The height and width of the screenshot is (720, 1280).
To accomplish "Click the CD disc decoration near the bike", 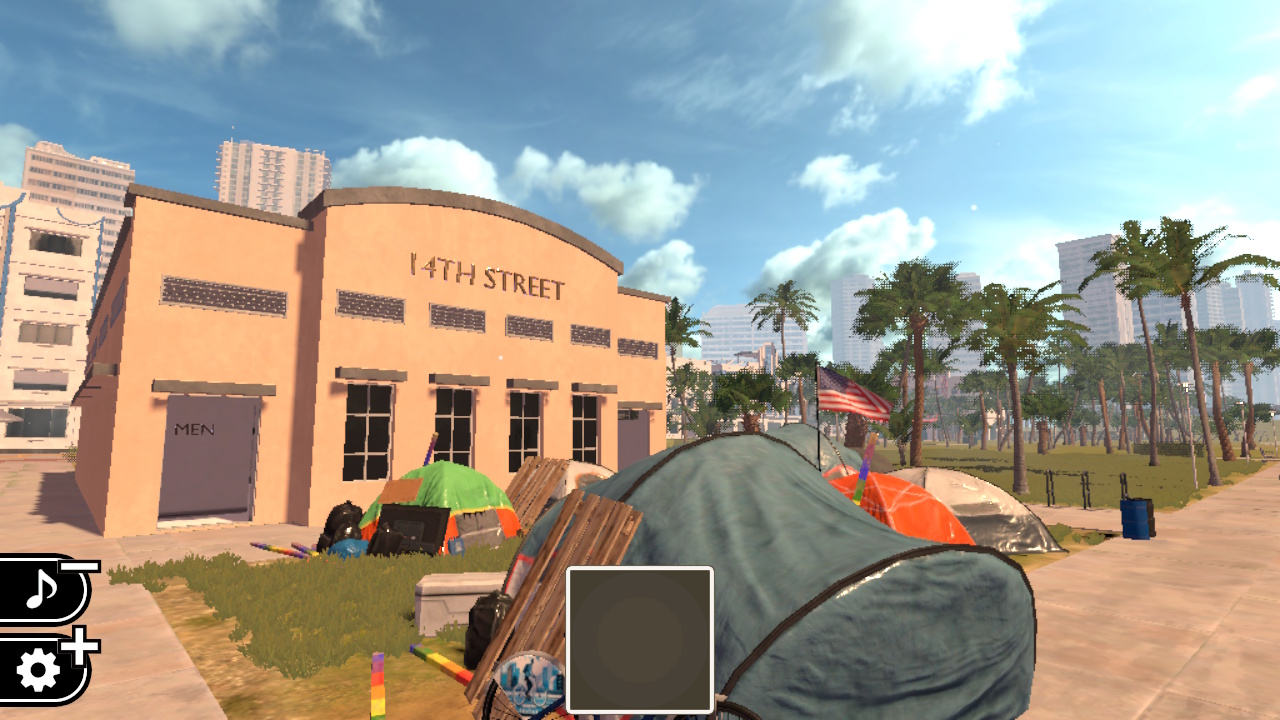I will click(530, 682).
